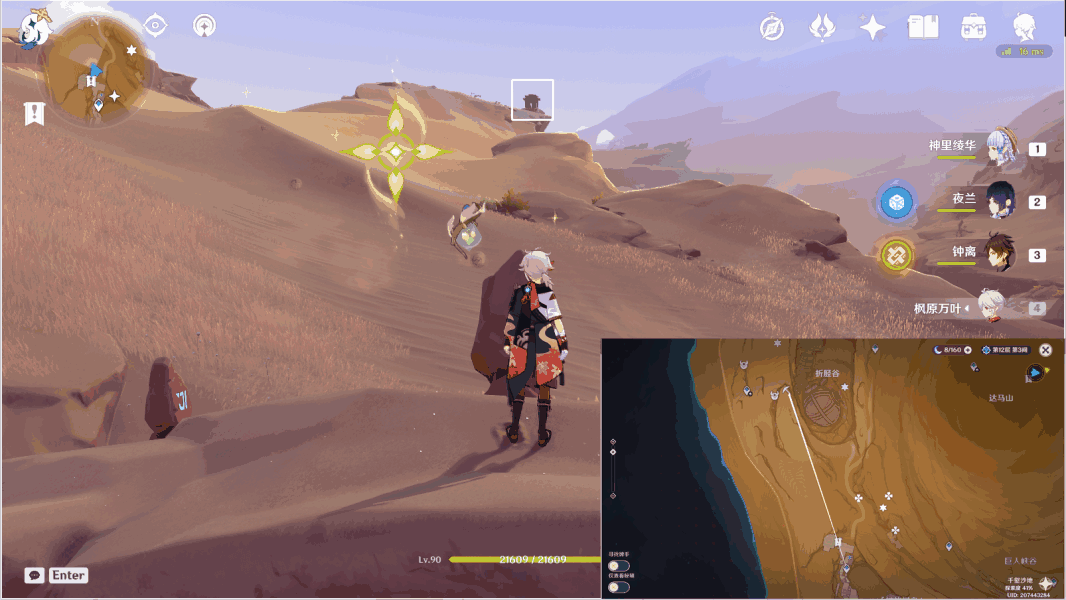Open the backpack inventory
This screenshot has height=600, width=1066.
[x=971, y=27]
